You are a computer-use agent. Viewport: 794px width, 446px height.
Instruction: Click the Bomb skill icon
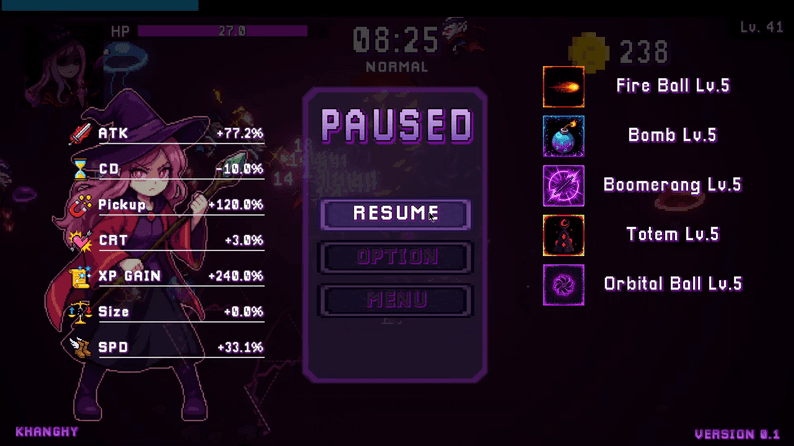pos(563,136)
